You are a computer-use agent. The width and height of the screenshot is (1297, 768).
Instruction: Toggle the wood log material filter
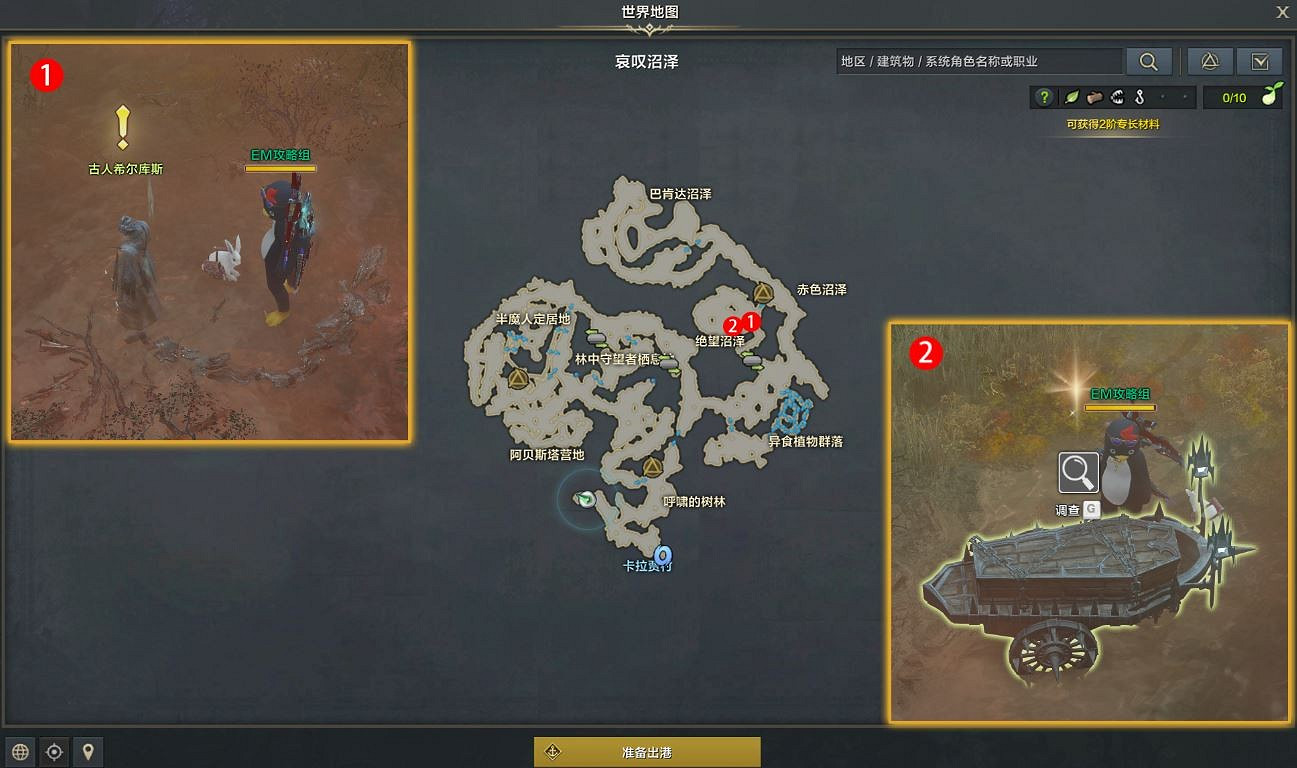(1093, 97)
